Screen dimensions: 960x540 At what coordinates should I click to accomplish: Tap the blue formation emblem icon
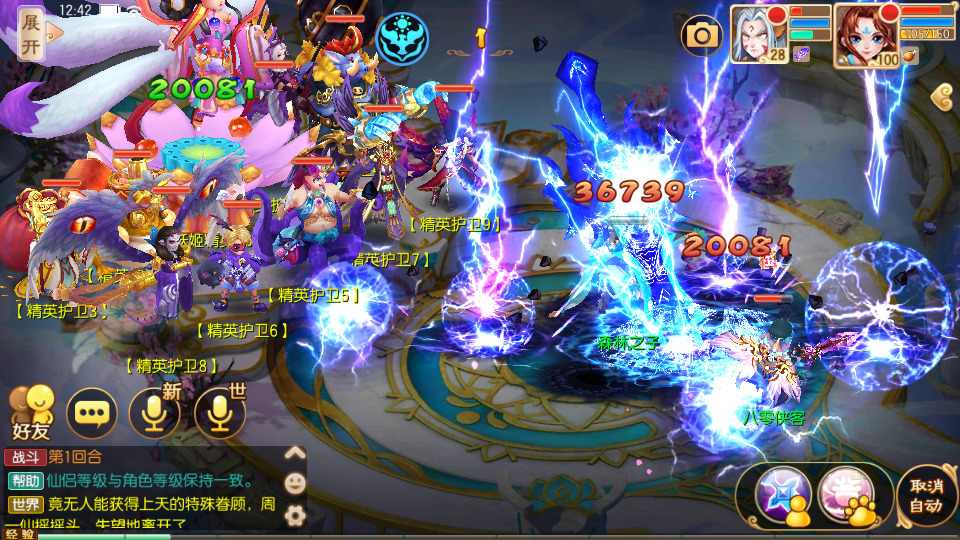[404, 37]
